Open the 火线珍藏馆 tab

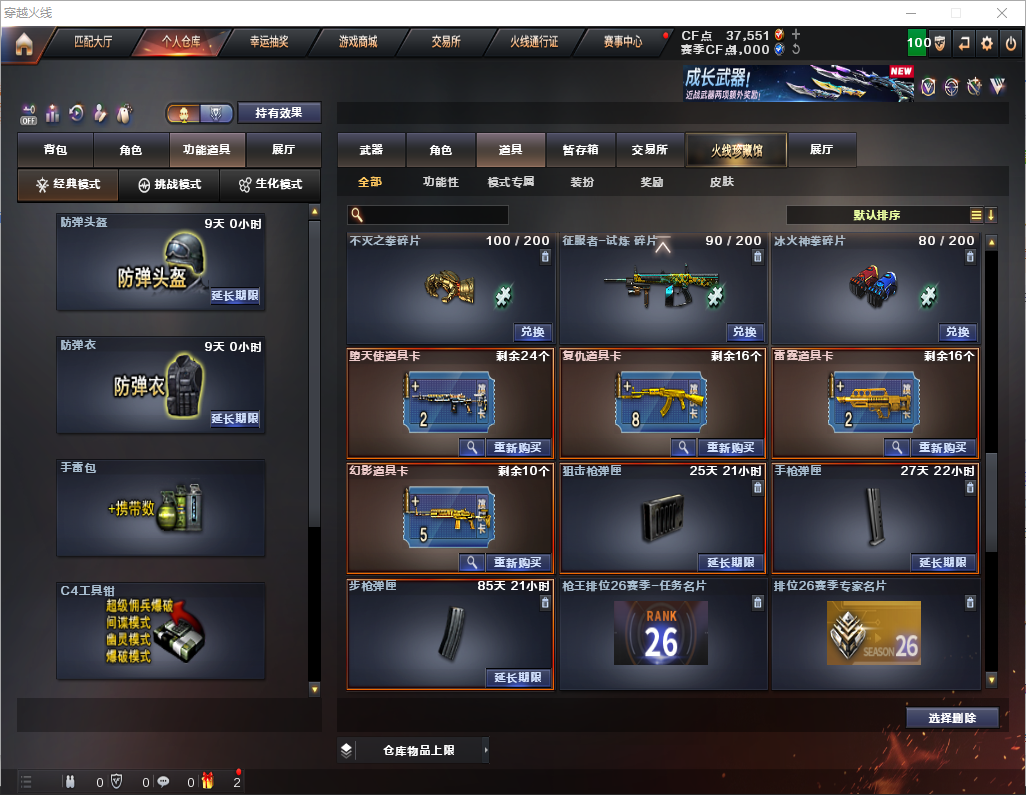point(736,150)
